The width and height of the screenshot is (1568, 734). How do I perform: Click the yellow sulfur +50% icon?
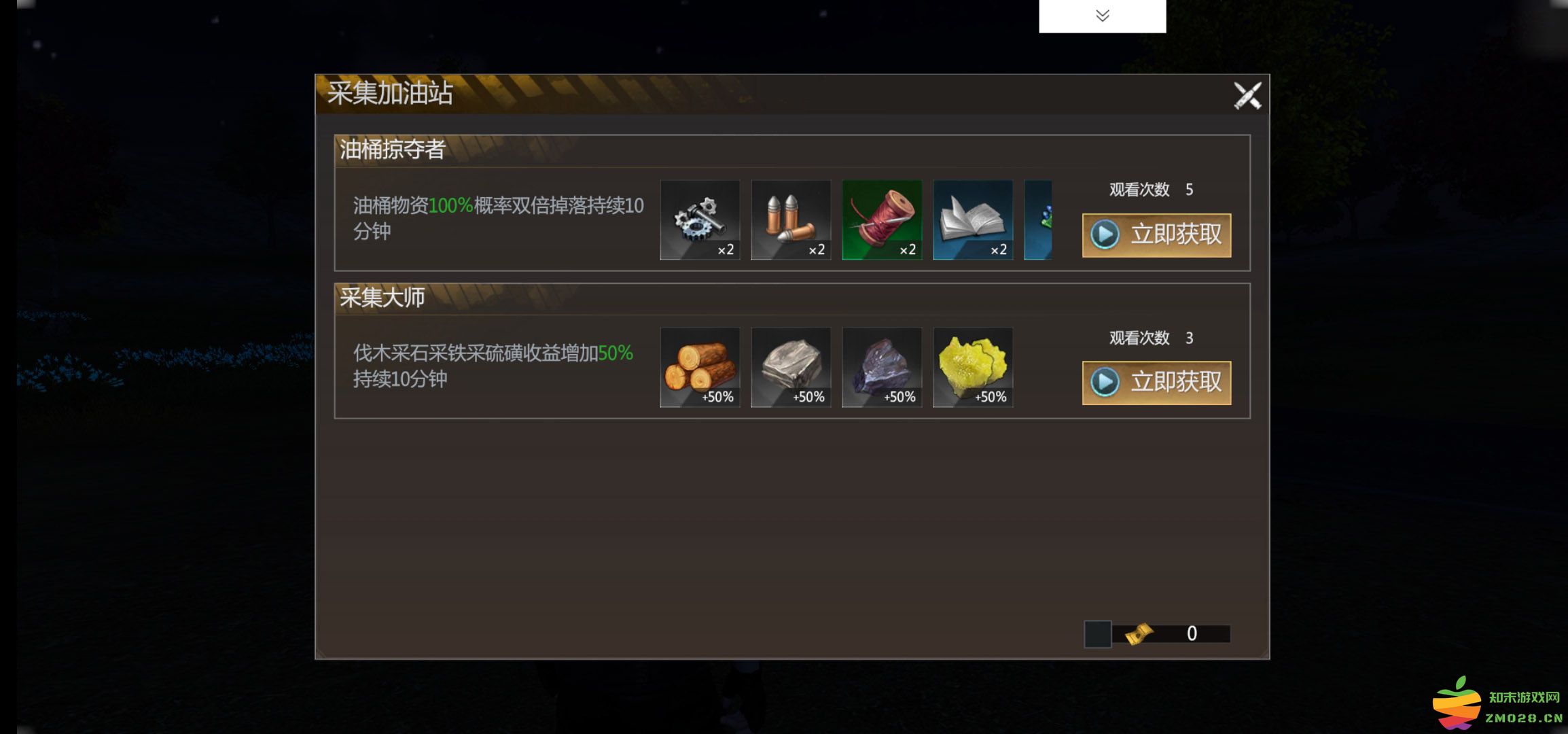[x=973, y=368]
